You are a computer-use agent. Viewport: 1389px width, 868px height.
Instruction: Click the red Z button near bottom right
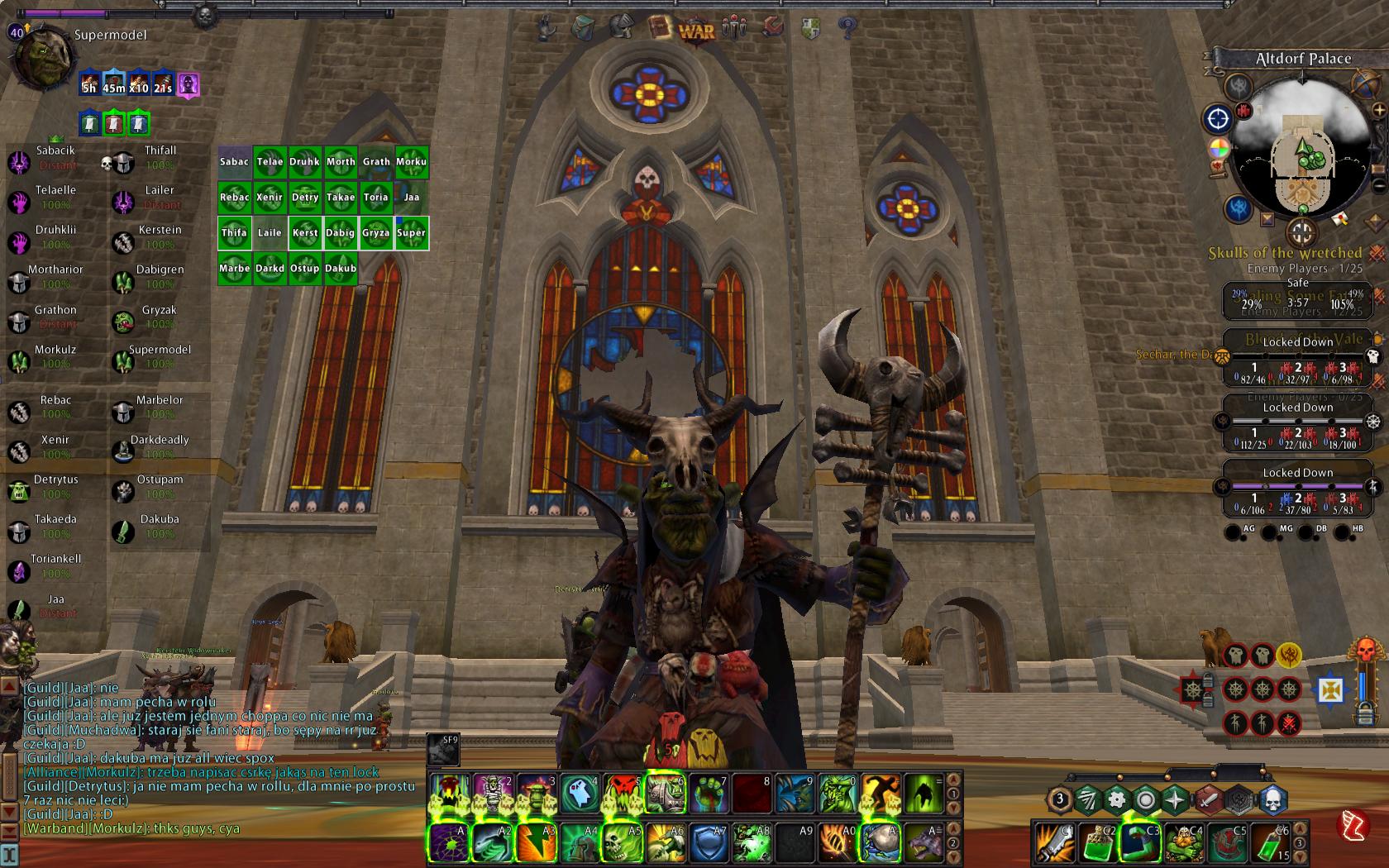point(1353,824)
